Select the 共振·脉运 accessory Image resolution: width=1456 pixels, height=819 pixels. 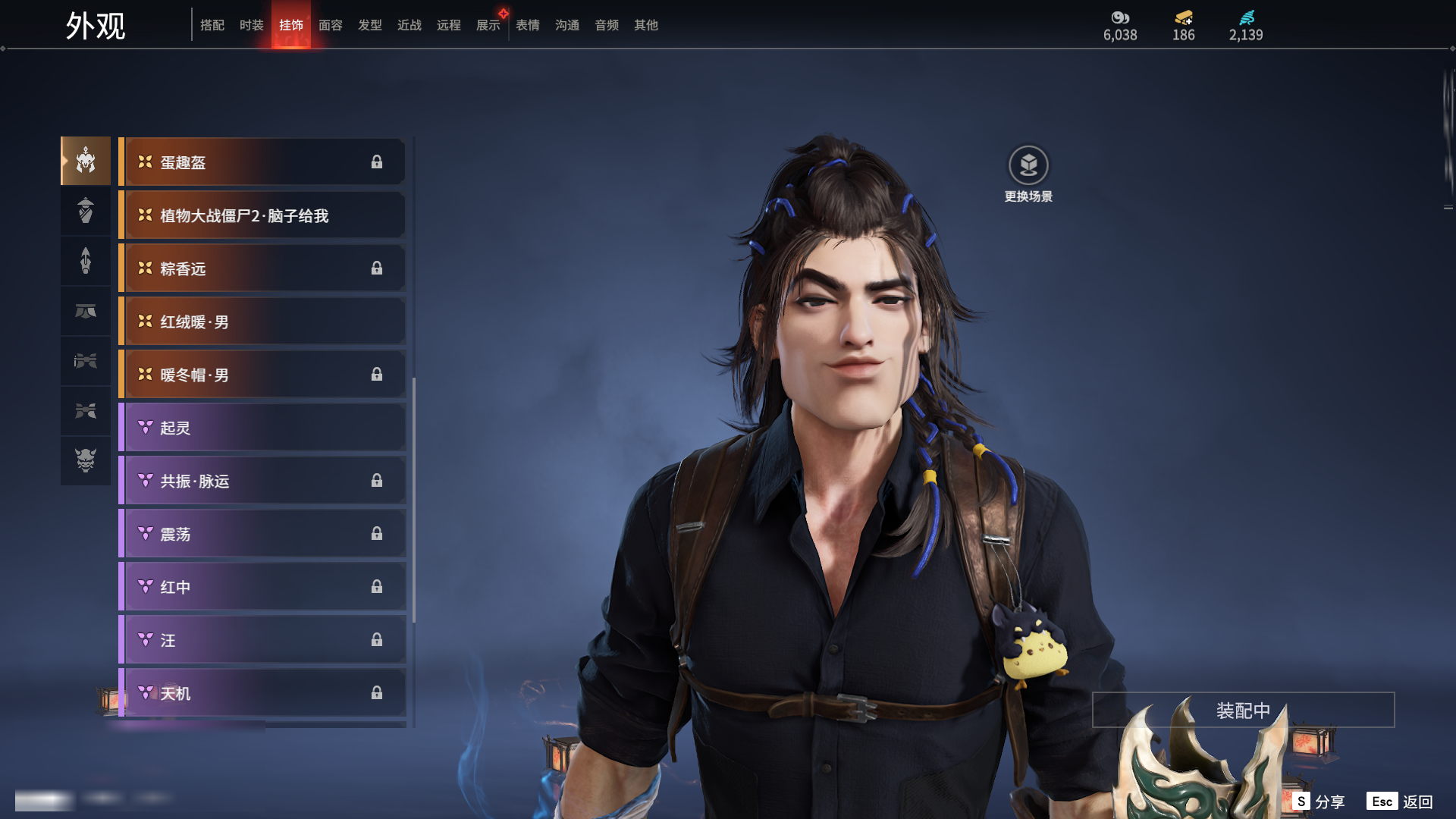pyautogui.click(x=262, y=481)
